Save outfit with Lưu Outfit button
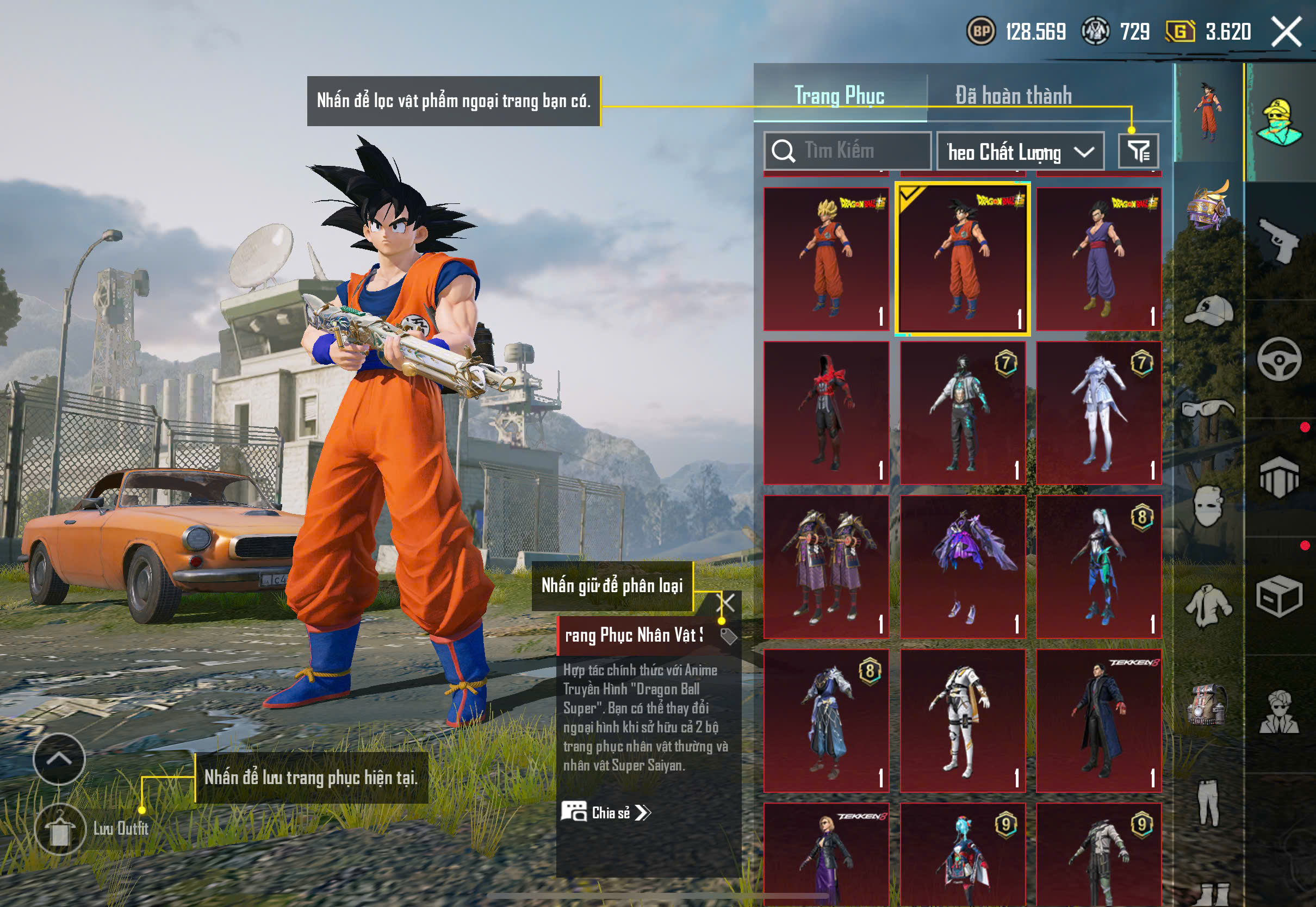1316x907 pixels. click(60, 830)
